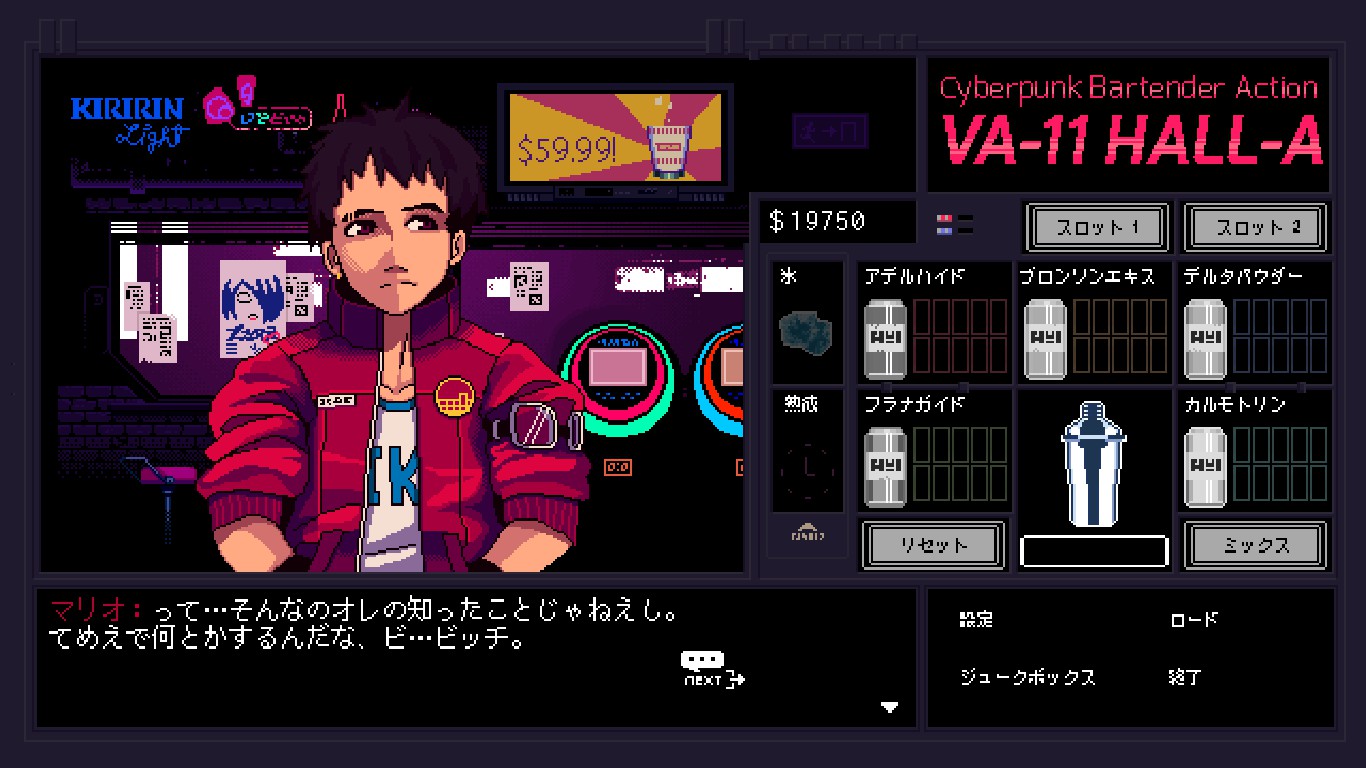Click the drink name field below the shaker
Viewport: 1366px width, 768px height.
[x=1093, y=550]
